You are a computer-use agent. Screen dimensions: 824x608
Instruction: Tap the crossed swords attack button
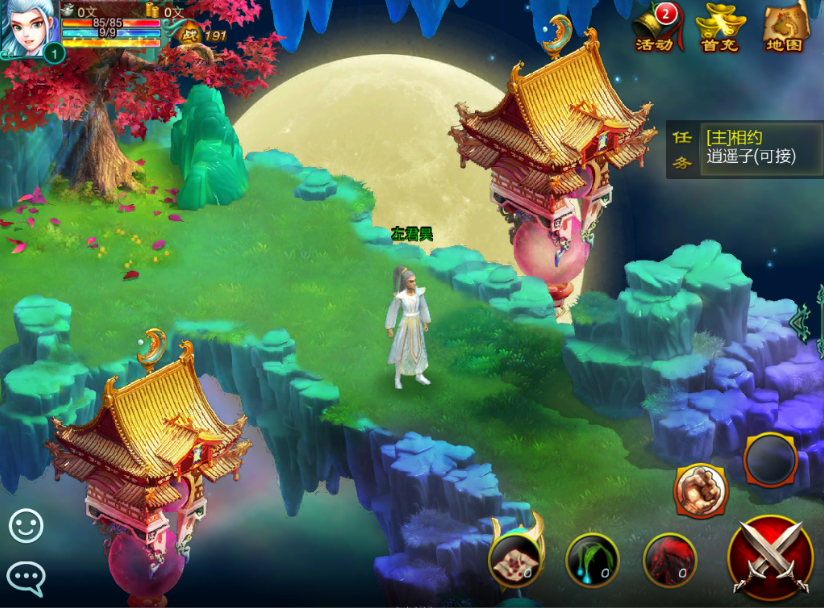[770, 558]
